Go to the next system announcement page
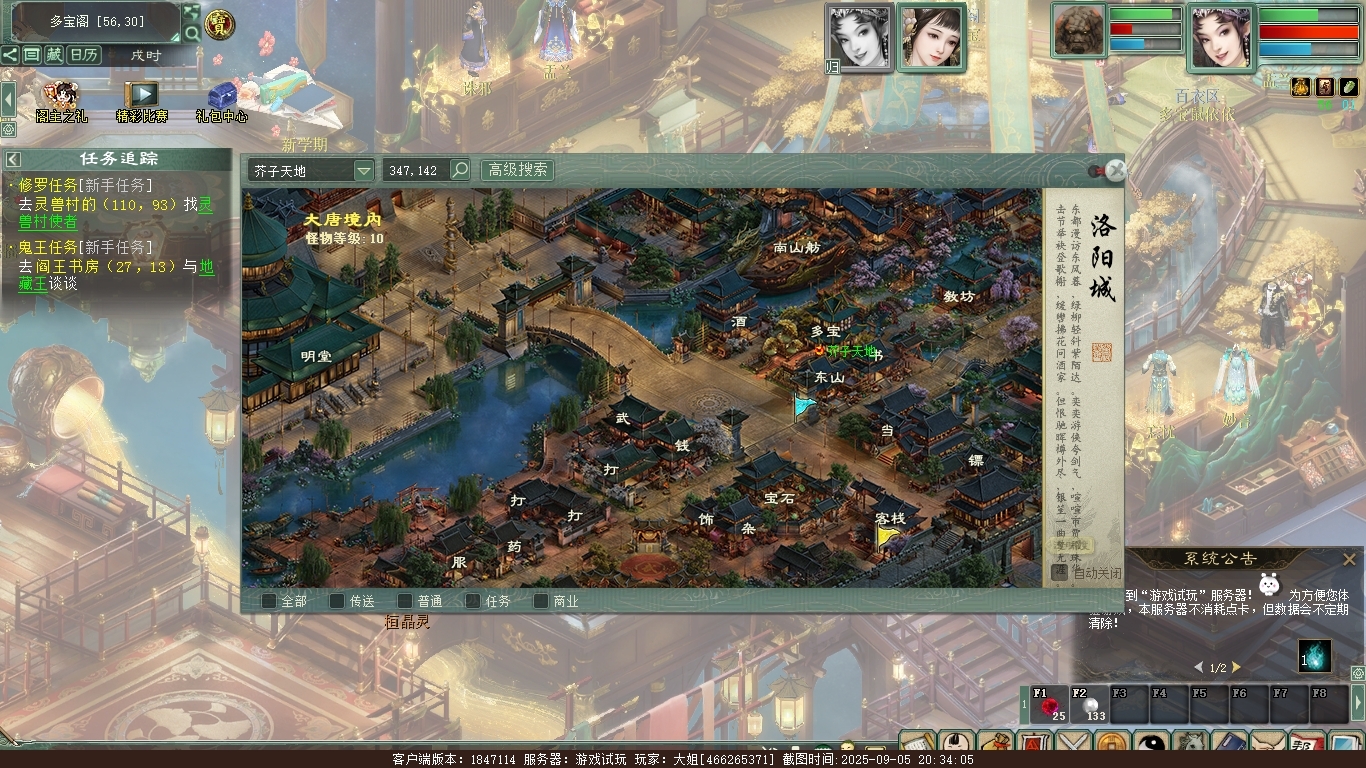 point(1236,667)
